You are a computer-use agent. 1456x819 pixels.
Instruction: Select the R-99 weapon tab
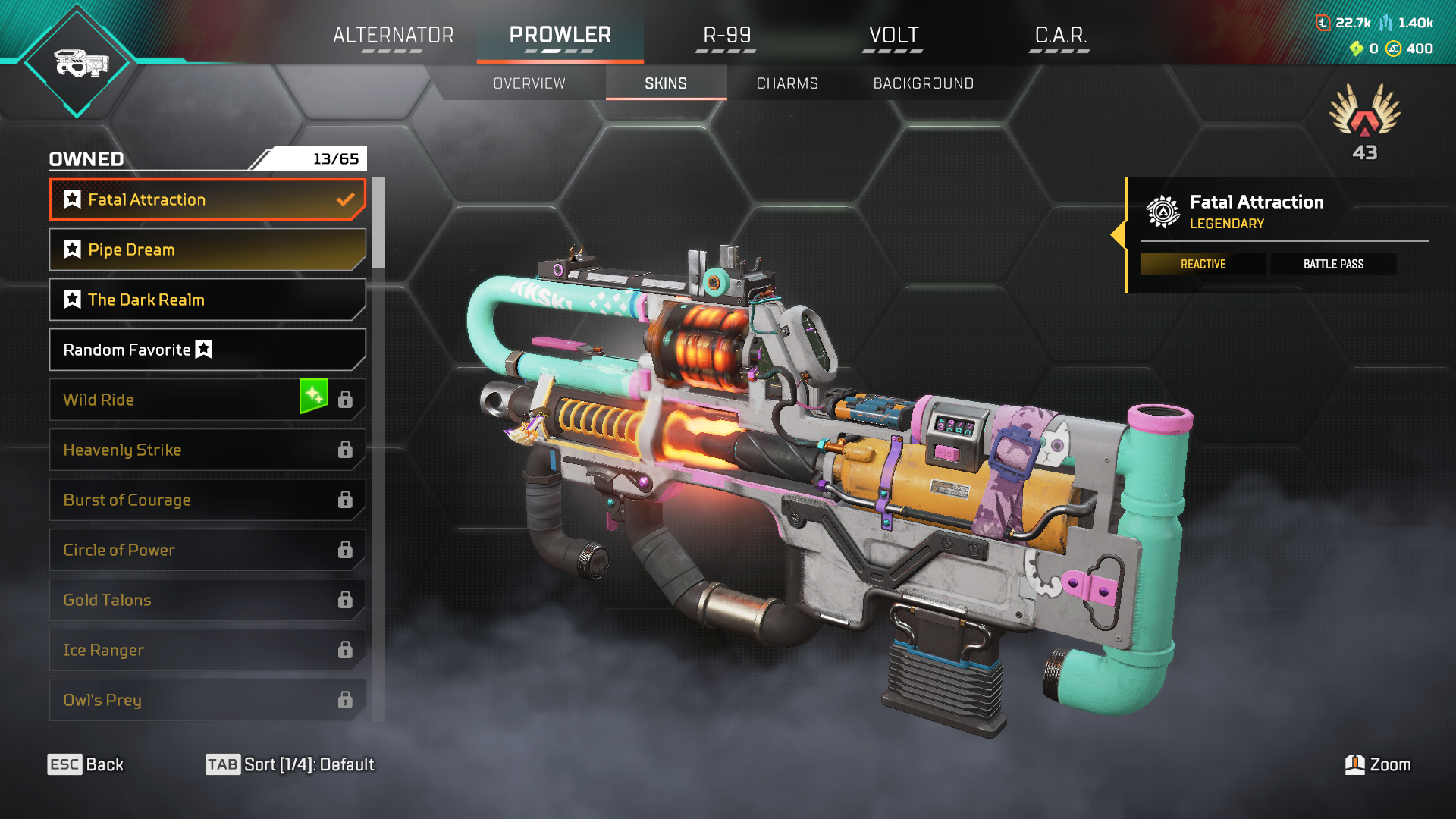(726, 36)
